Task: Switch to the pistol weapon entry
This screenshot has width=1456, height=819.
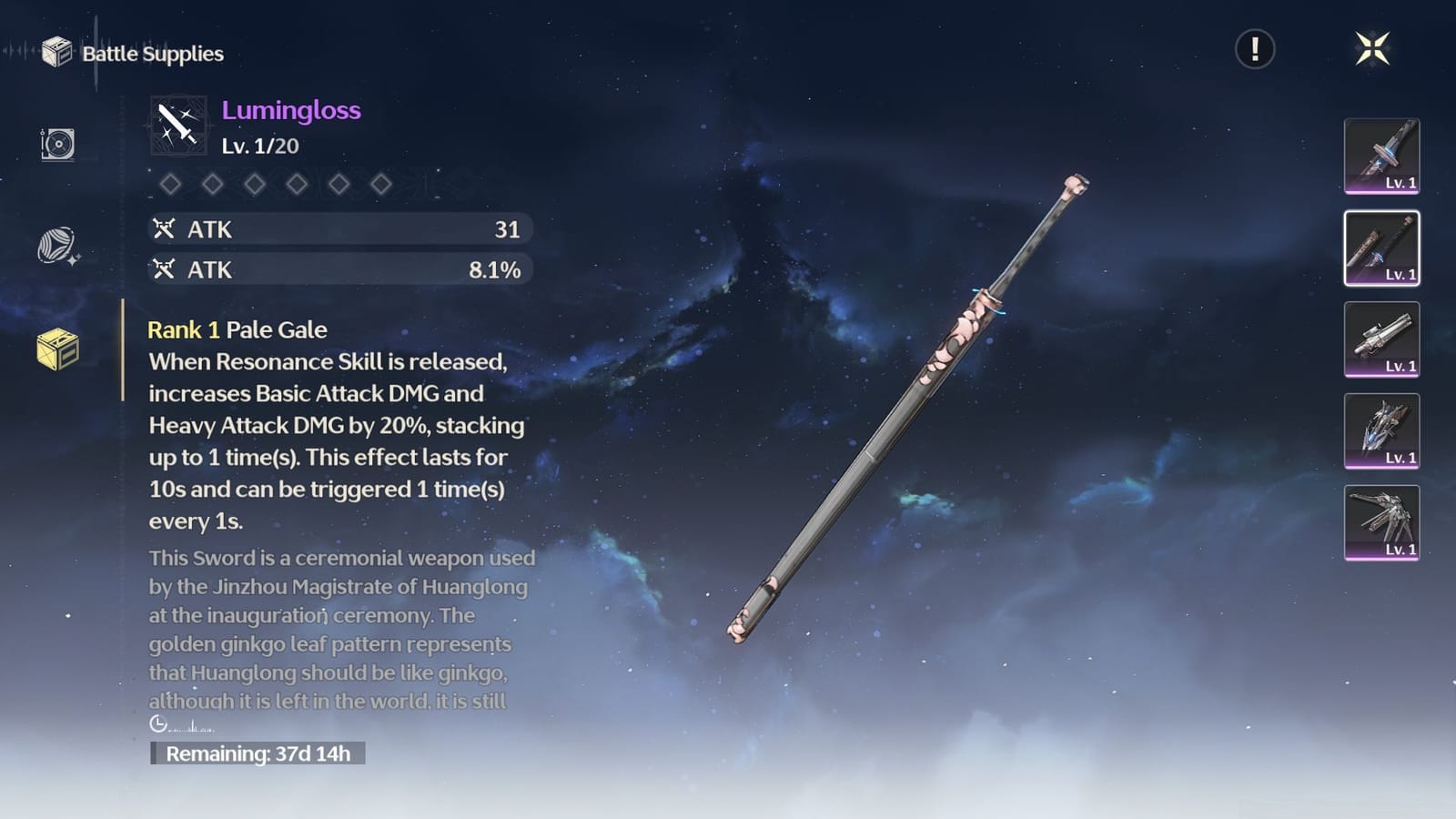Action: 1381,340
